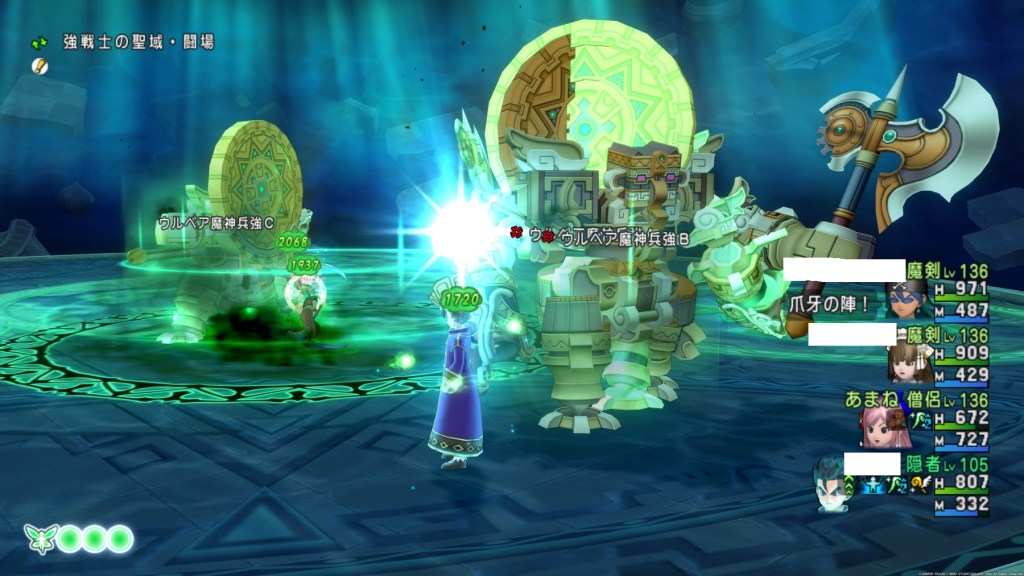The height and width of the screenshot is (576, 1024).
Task: Select the brown-haired girl party portrait
Action: coord(909,361)
